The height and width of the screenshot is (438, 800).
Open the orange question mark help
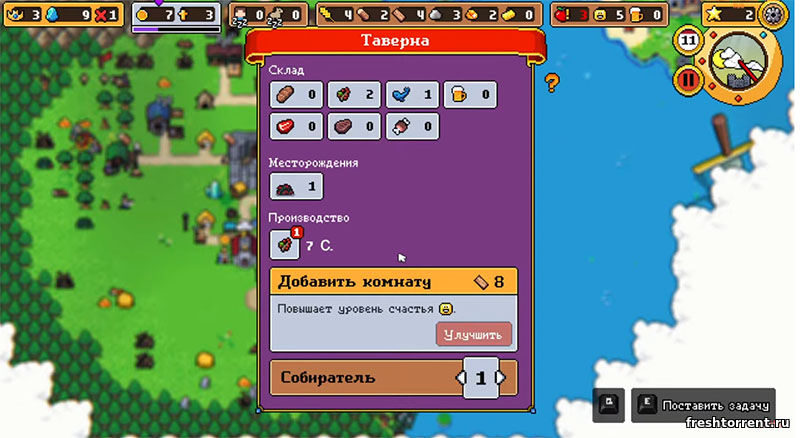[551, 82]
